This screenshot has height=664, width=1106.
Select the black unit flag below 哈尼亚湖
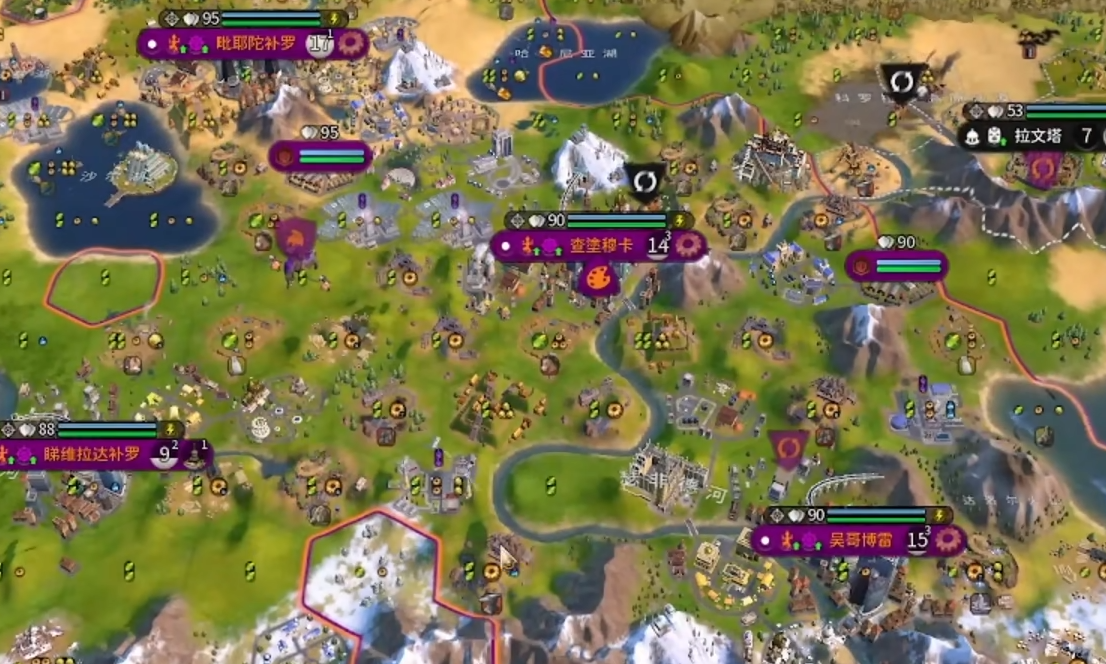(x=645, y=181)
